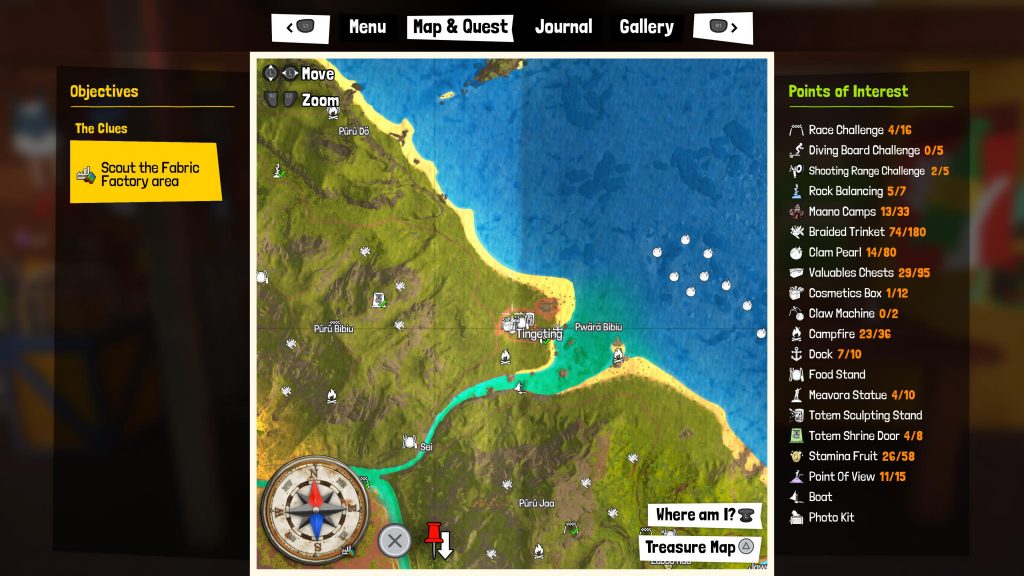Switch to the Menu tab
Viewport: 1024px width, 576px height.
[x=367, y=27]
